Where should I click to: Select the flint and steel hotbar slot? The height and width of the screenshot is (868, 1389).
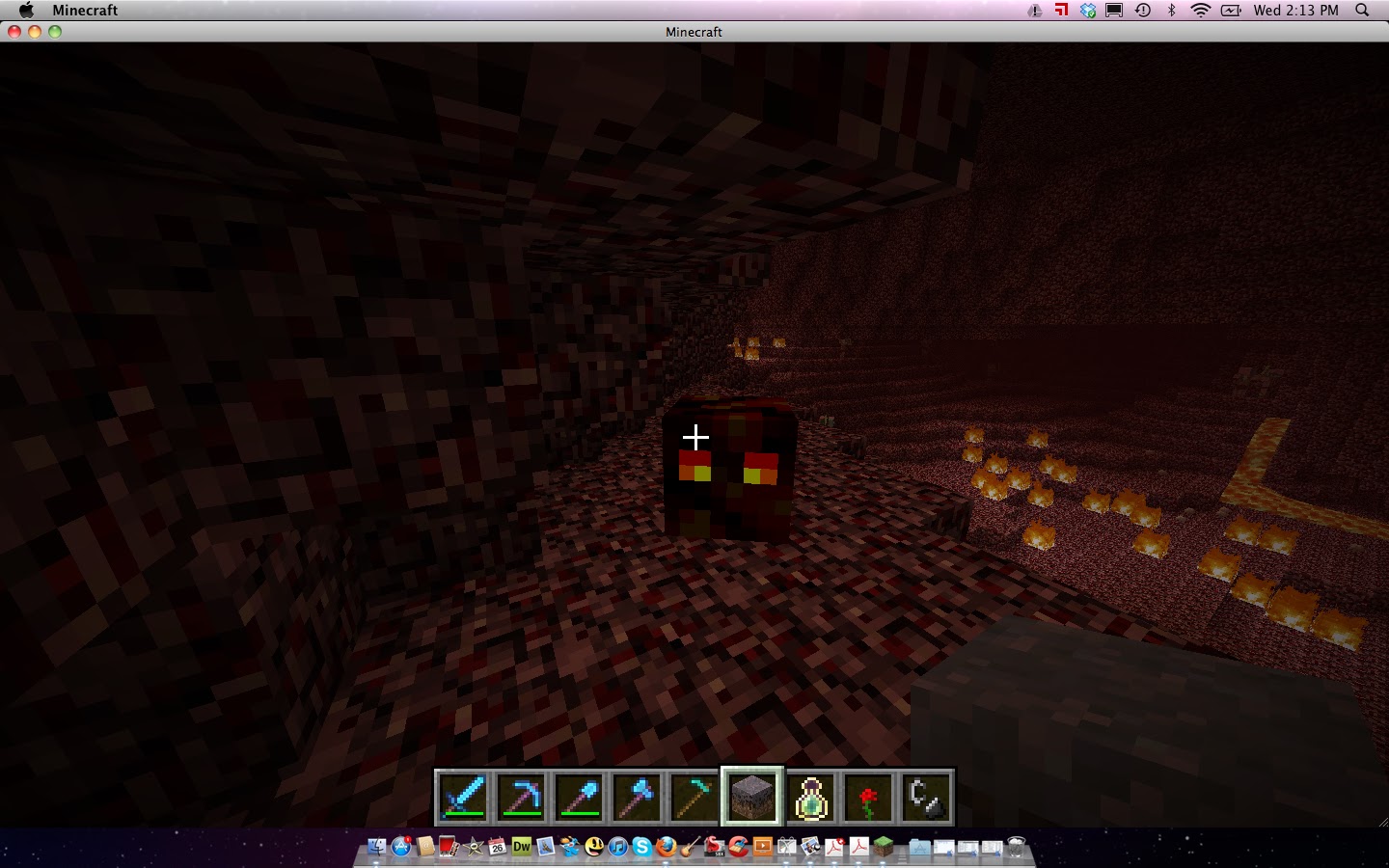click(x=925, y=796)
